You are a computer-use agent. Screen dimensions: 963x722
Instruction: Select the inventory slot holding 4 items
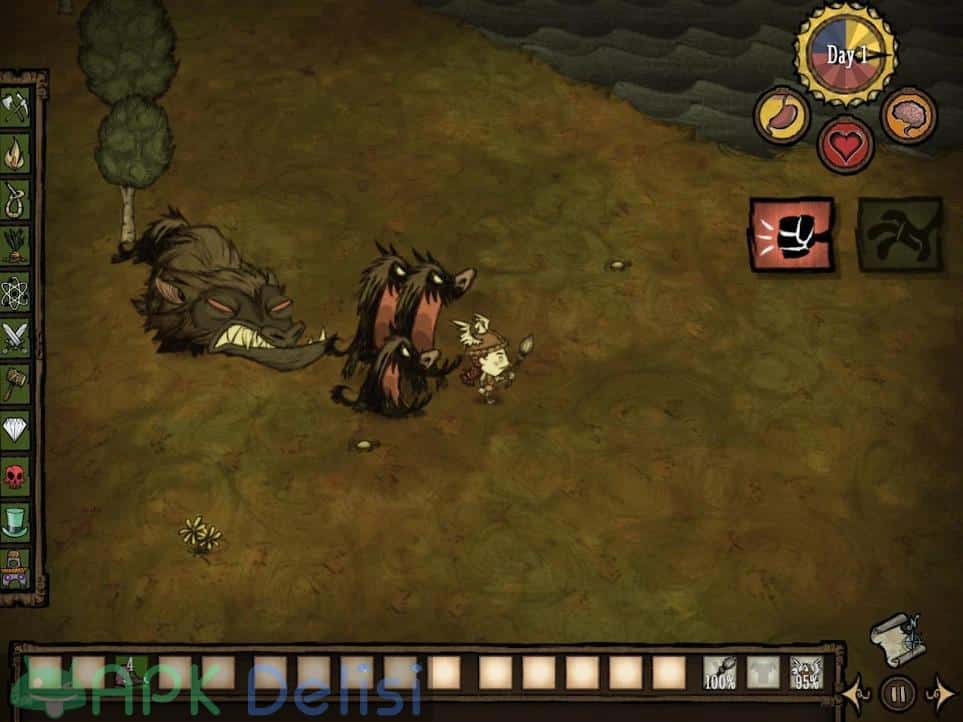click(x=130, y=673)
